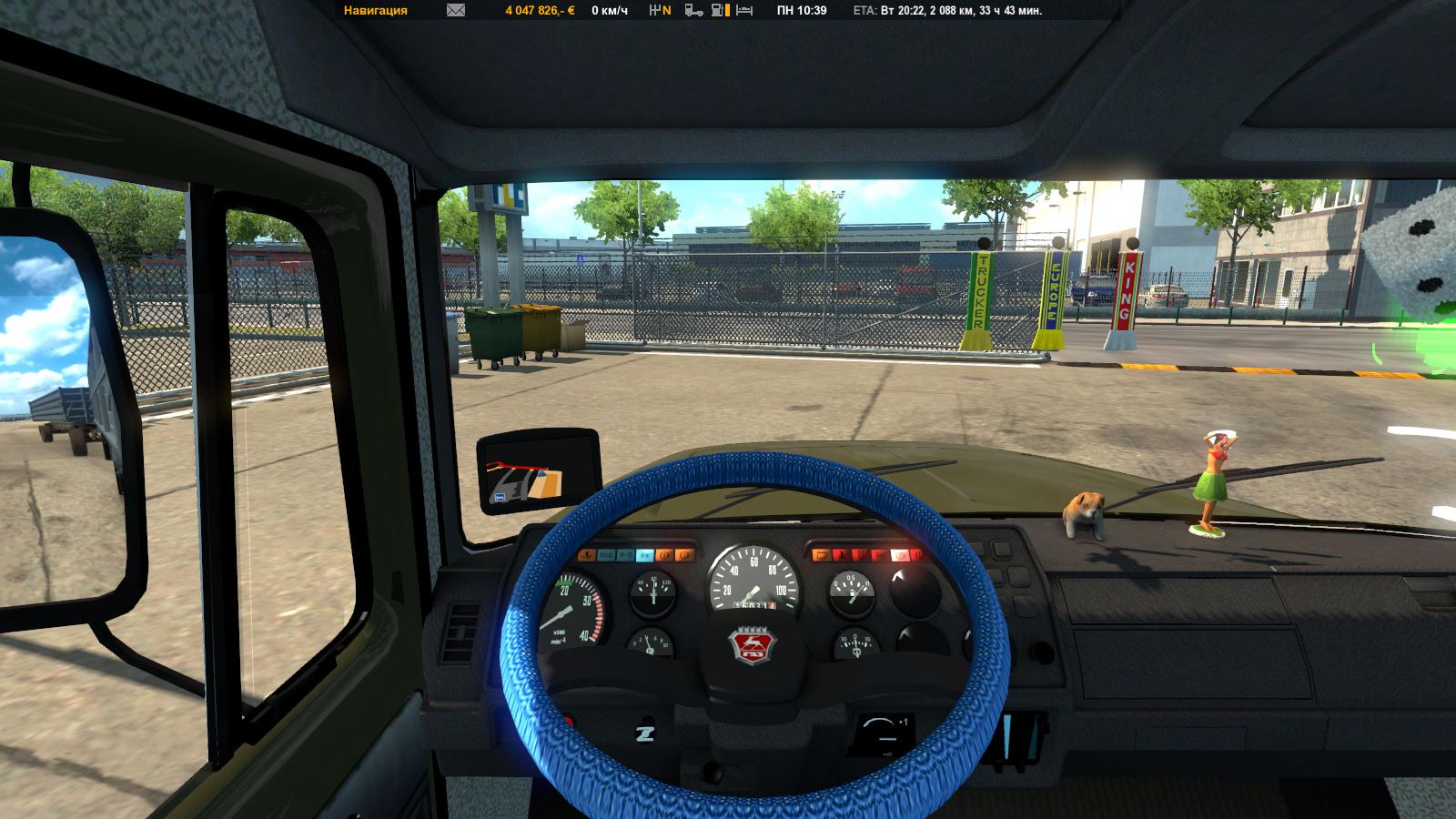Open the mail envelope messages
1456x819 pixels.
pyautogui.click(x=456, y=11)
